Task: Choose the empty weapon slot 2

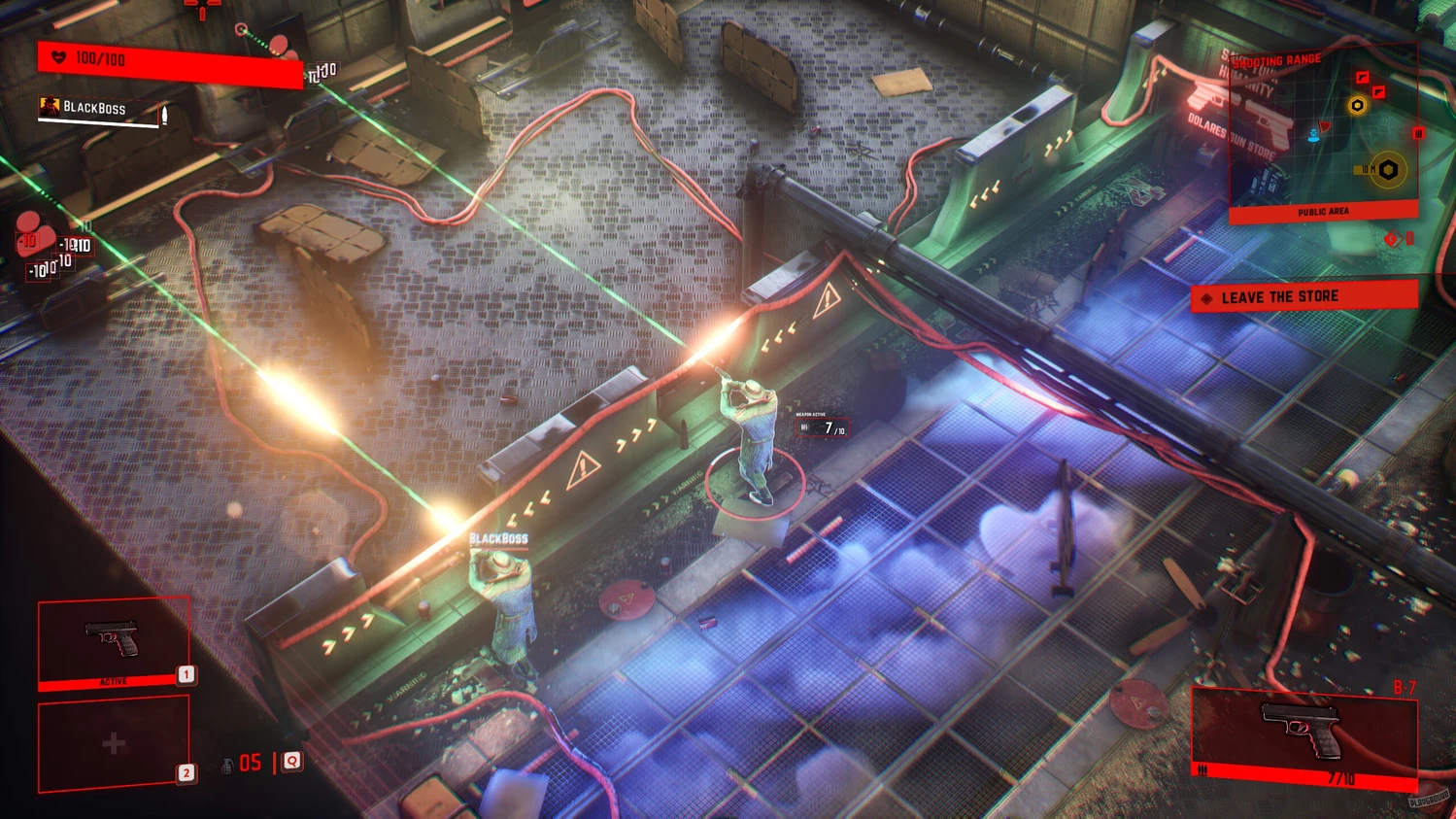Action: [x=114, y=743]
